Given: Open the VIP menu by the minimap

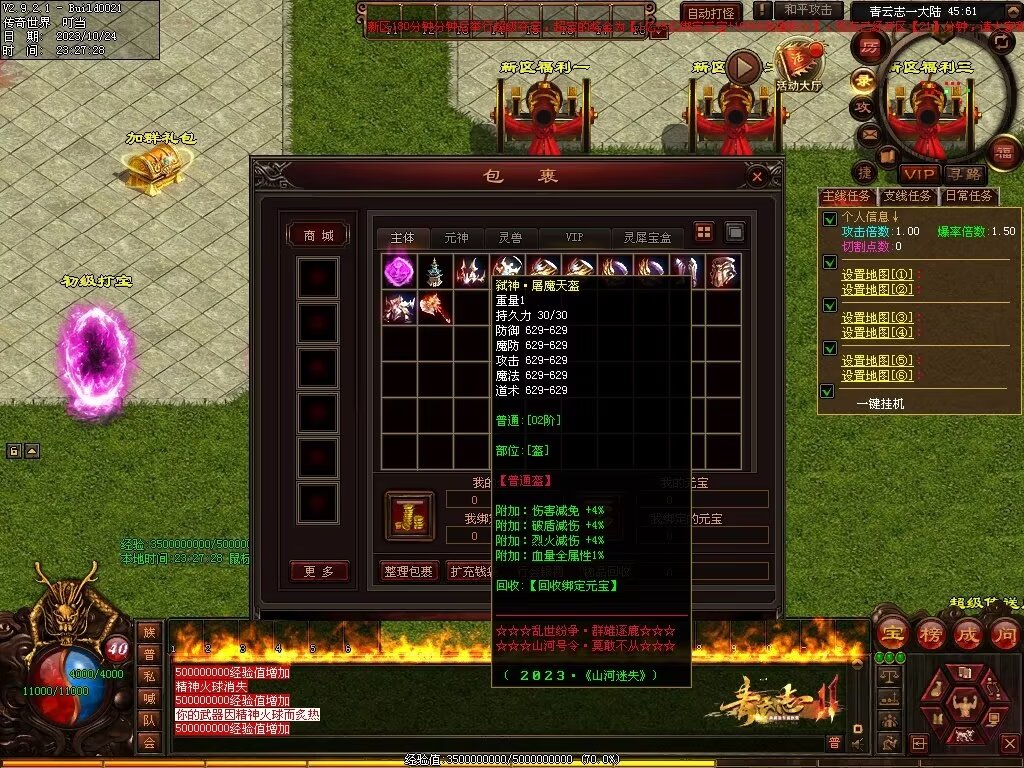Looking at the screenshot, I should (916, 174).
